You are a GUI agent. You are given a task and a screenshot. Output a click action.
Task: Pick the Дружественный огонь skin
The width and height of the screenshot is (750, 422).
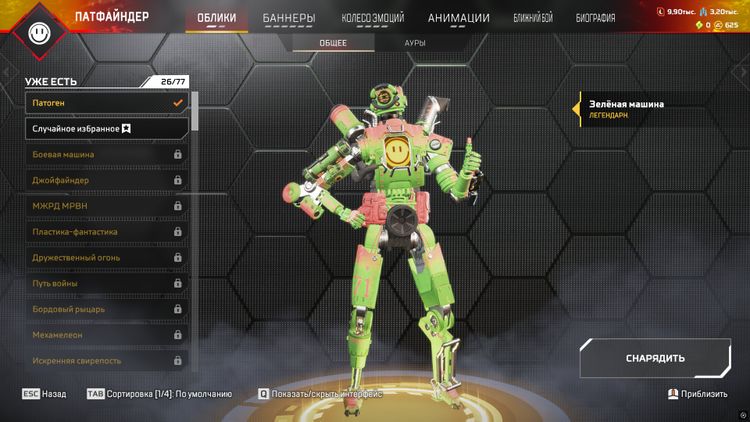tap(107, 258)
